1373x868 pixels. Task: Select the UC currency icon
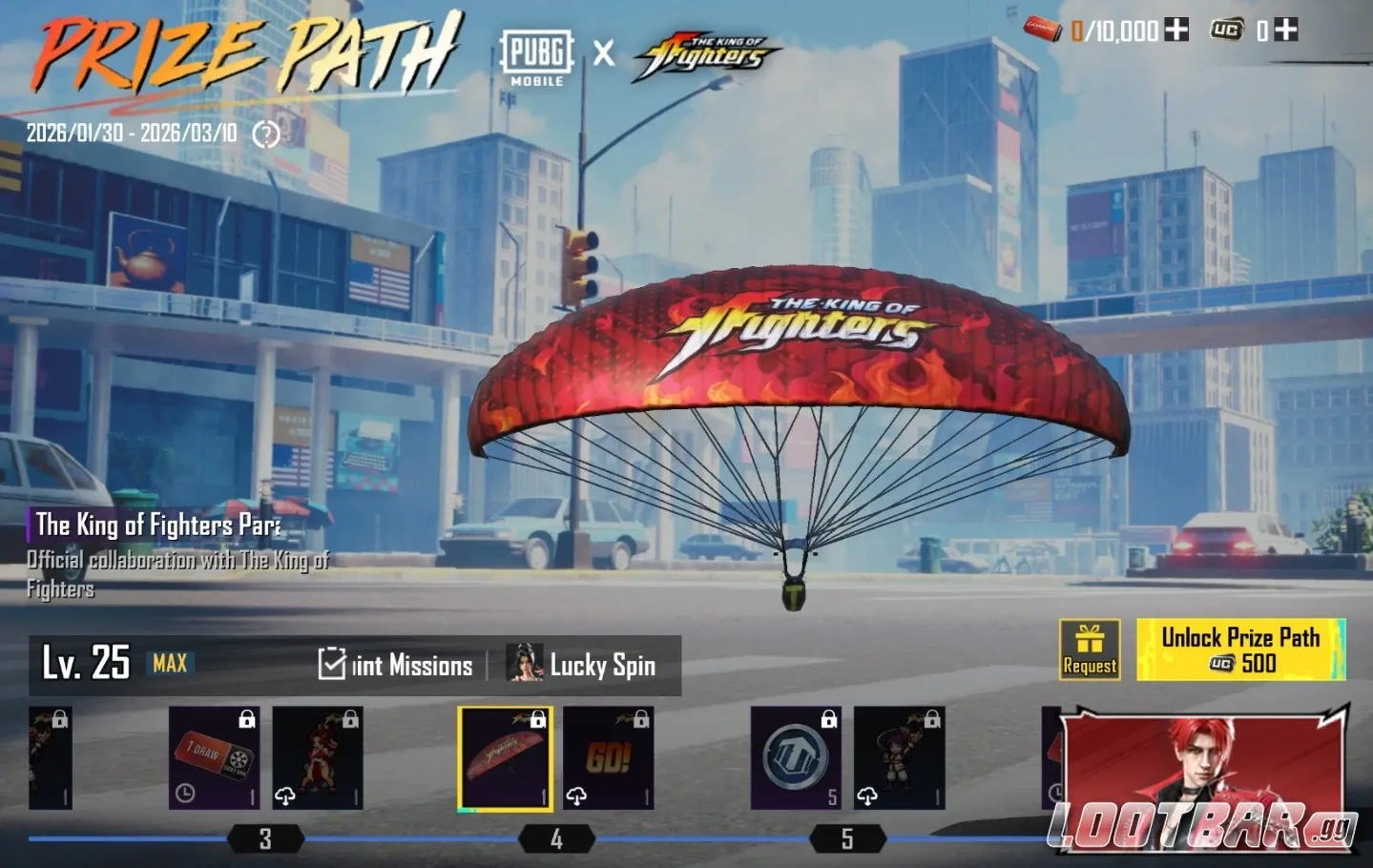[x=1225, y=30]
